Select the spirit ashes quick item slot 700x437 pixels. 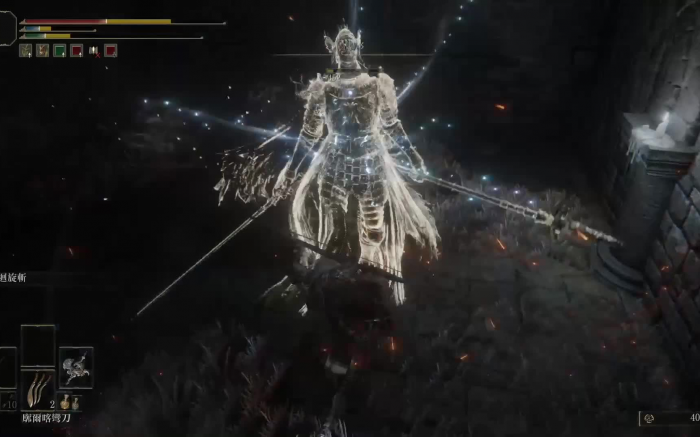[x=76, y=367]
